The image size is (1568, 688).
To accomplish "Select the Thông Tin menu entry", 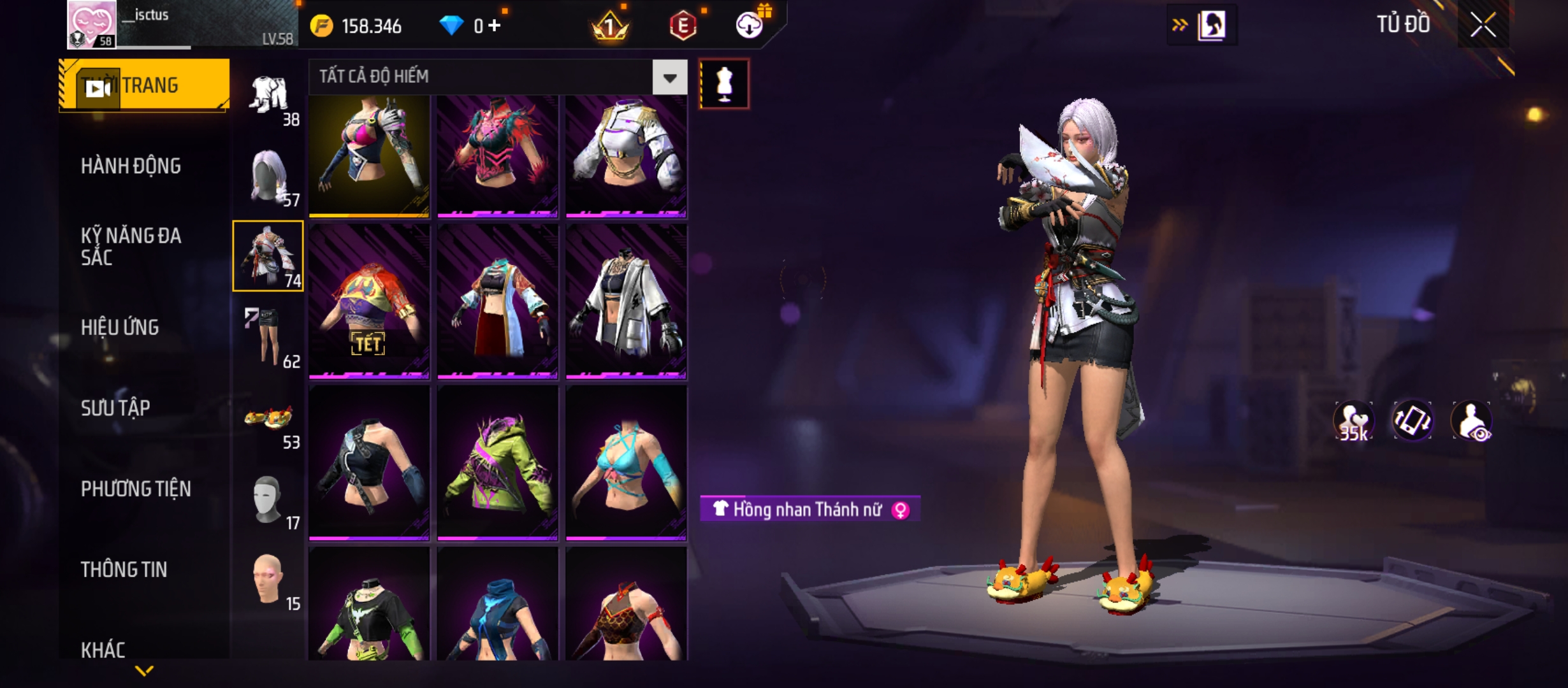I will (x=124, y=570).
